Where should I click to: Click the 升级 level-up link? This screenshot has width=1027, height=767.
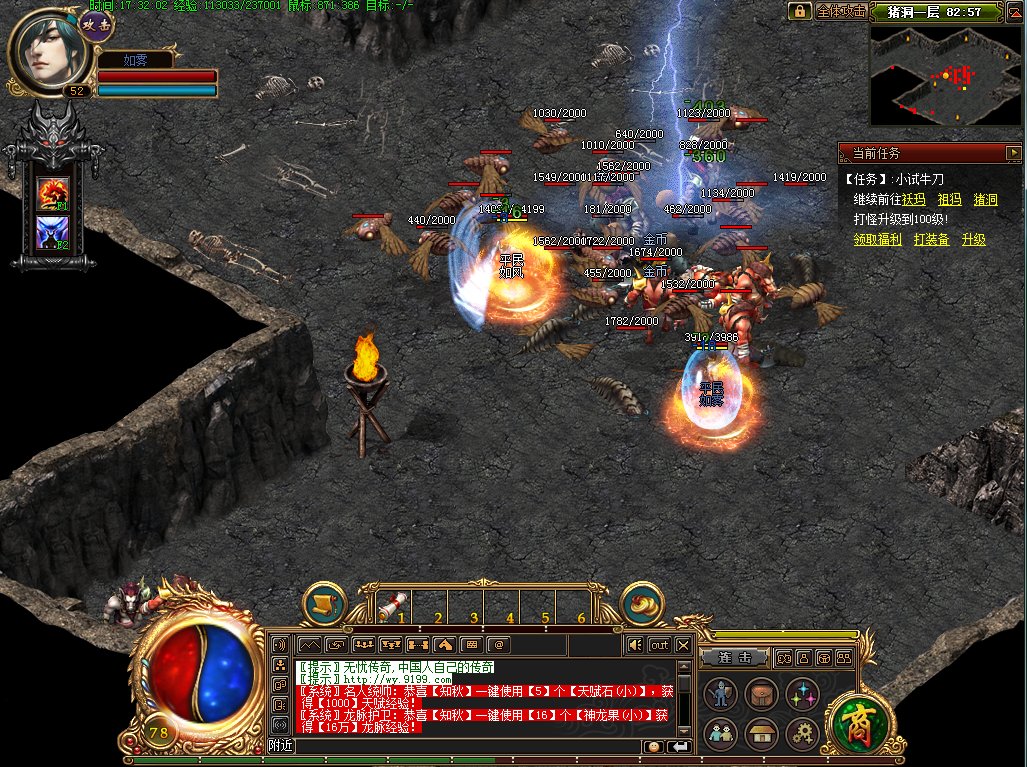973,240
